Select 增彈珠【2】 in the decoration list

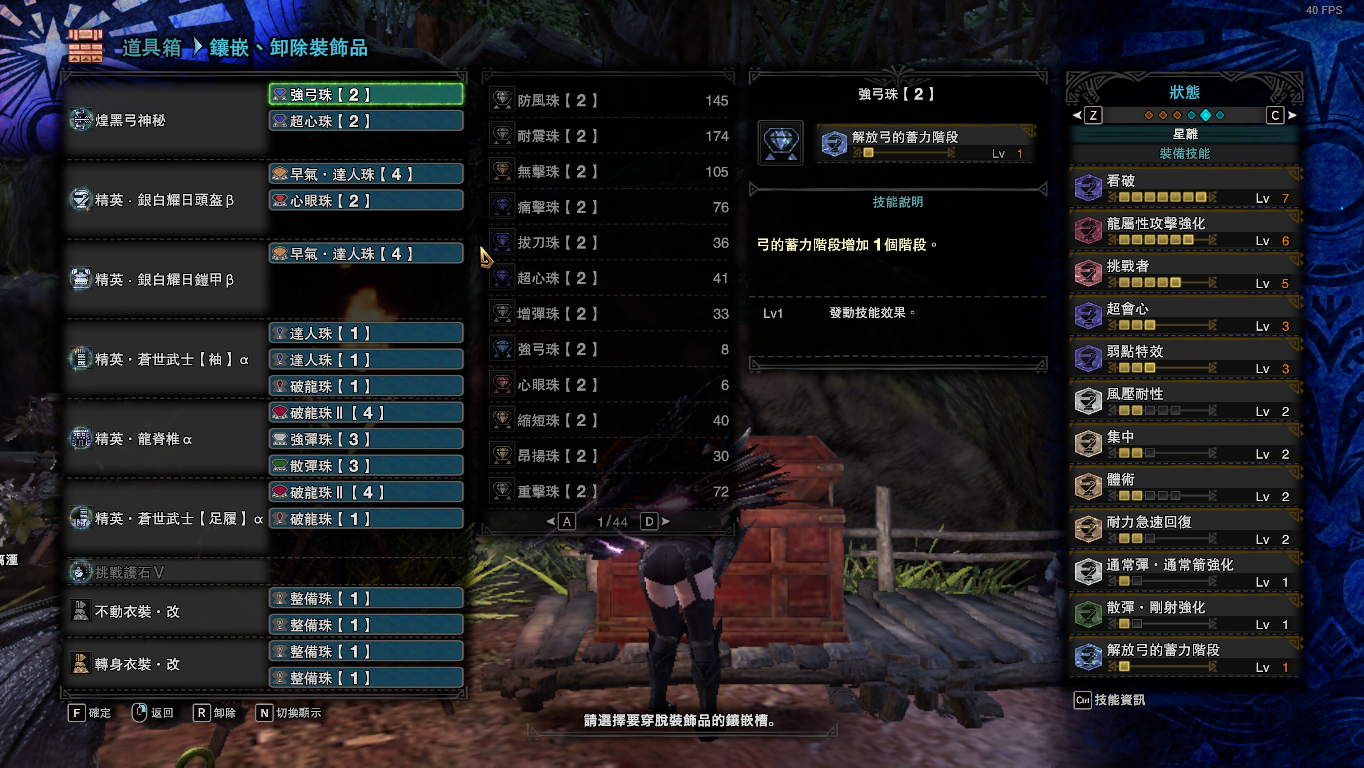610,314
